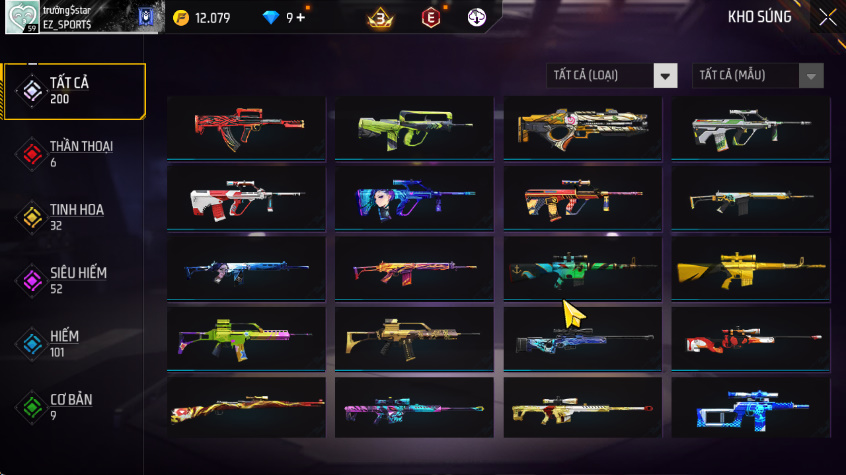Screen dimensions: 846x475
Task: Select the red and black rifle skin
Action: (246, 127)
